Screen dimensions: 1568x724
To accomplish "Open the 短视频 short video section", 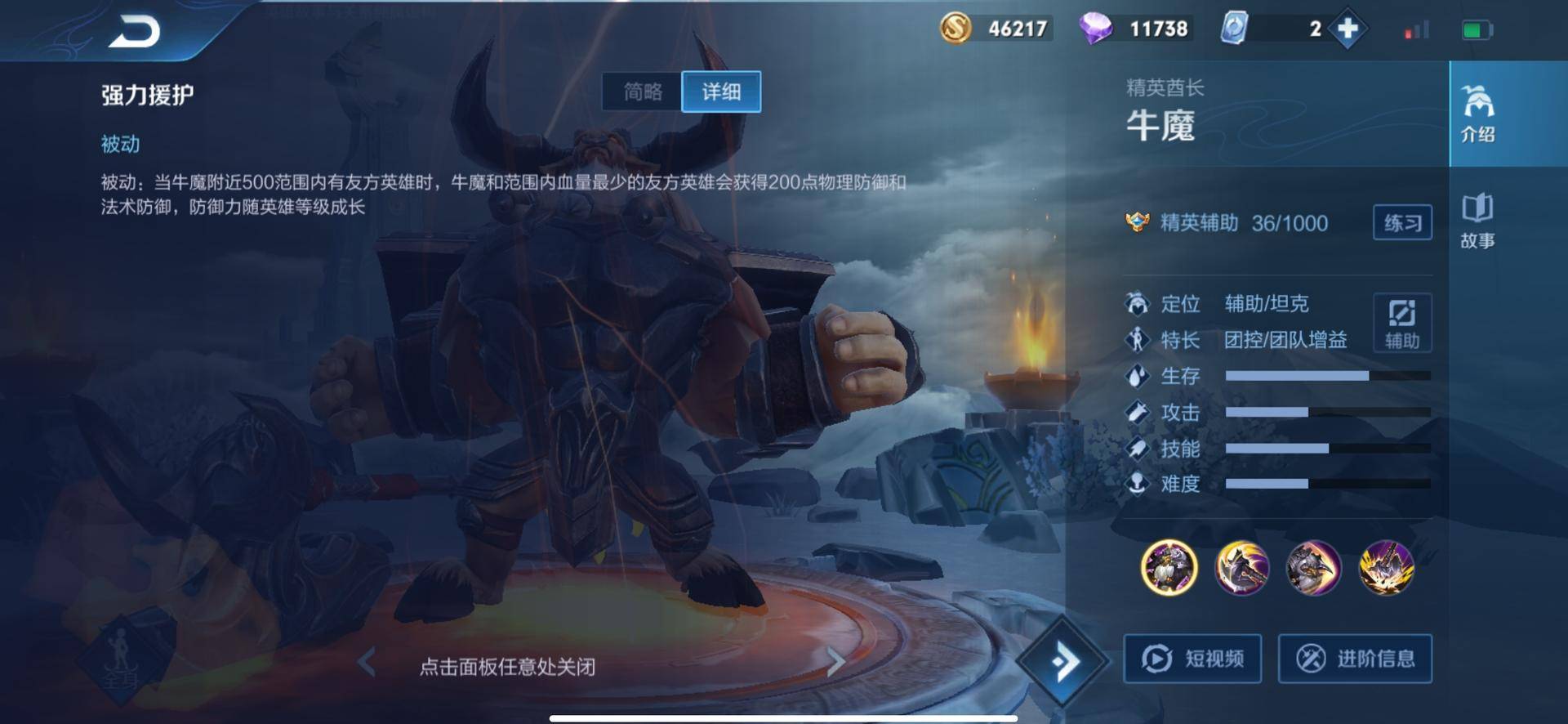I will pyautogui.click(x=1193, y=658).
